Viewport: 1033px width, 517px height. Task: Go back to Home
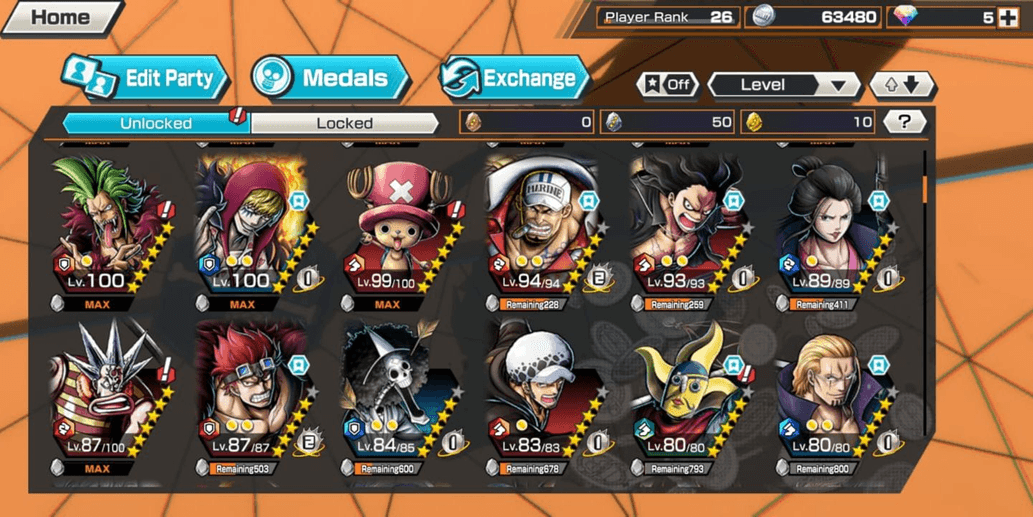[58, 18]
